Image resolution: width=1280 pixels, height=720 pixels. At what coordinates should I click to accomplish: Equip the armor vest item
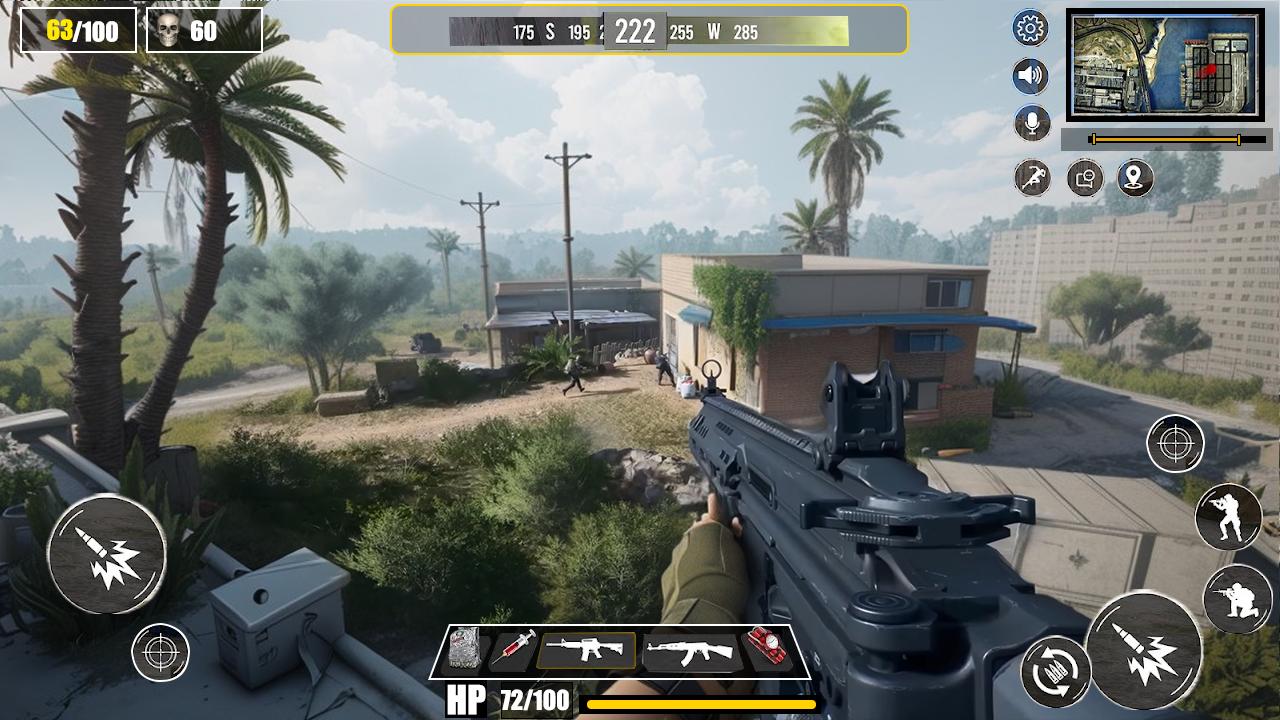465,649
